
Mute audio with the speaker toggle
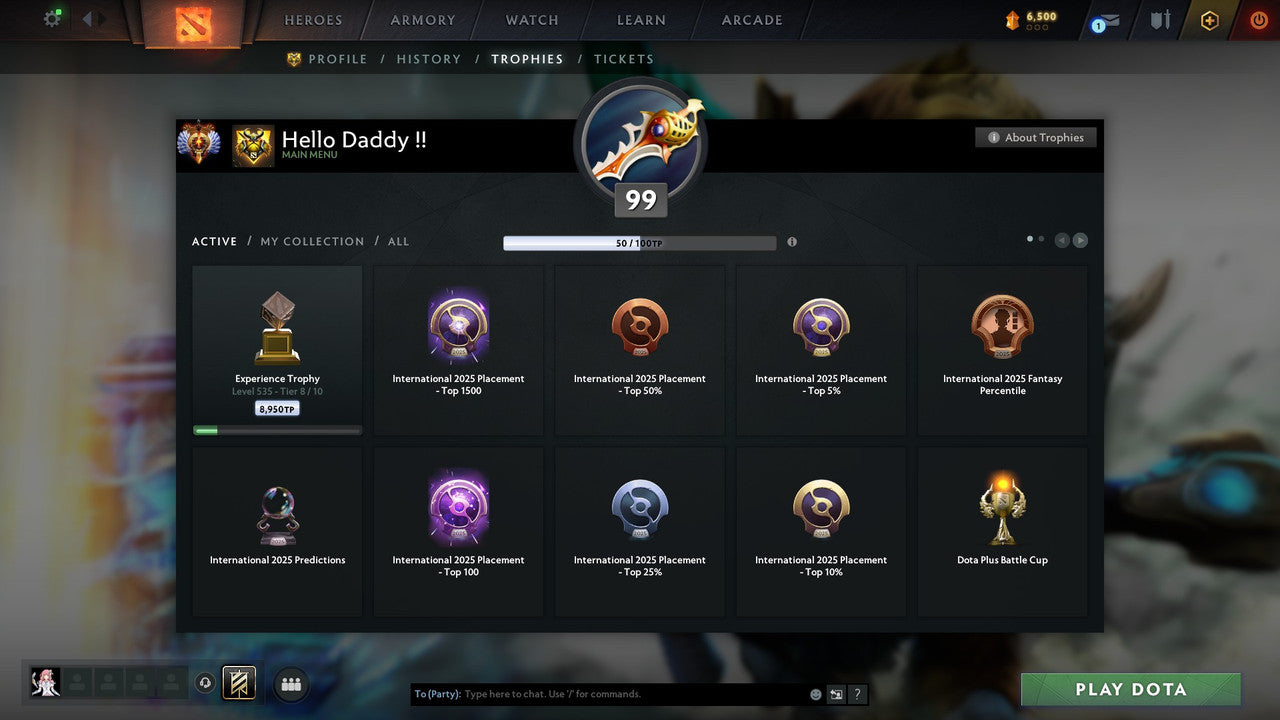tap(206, 682)
